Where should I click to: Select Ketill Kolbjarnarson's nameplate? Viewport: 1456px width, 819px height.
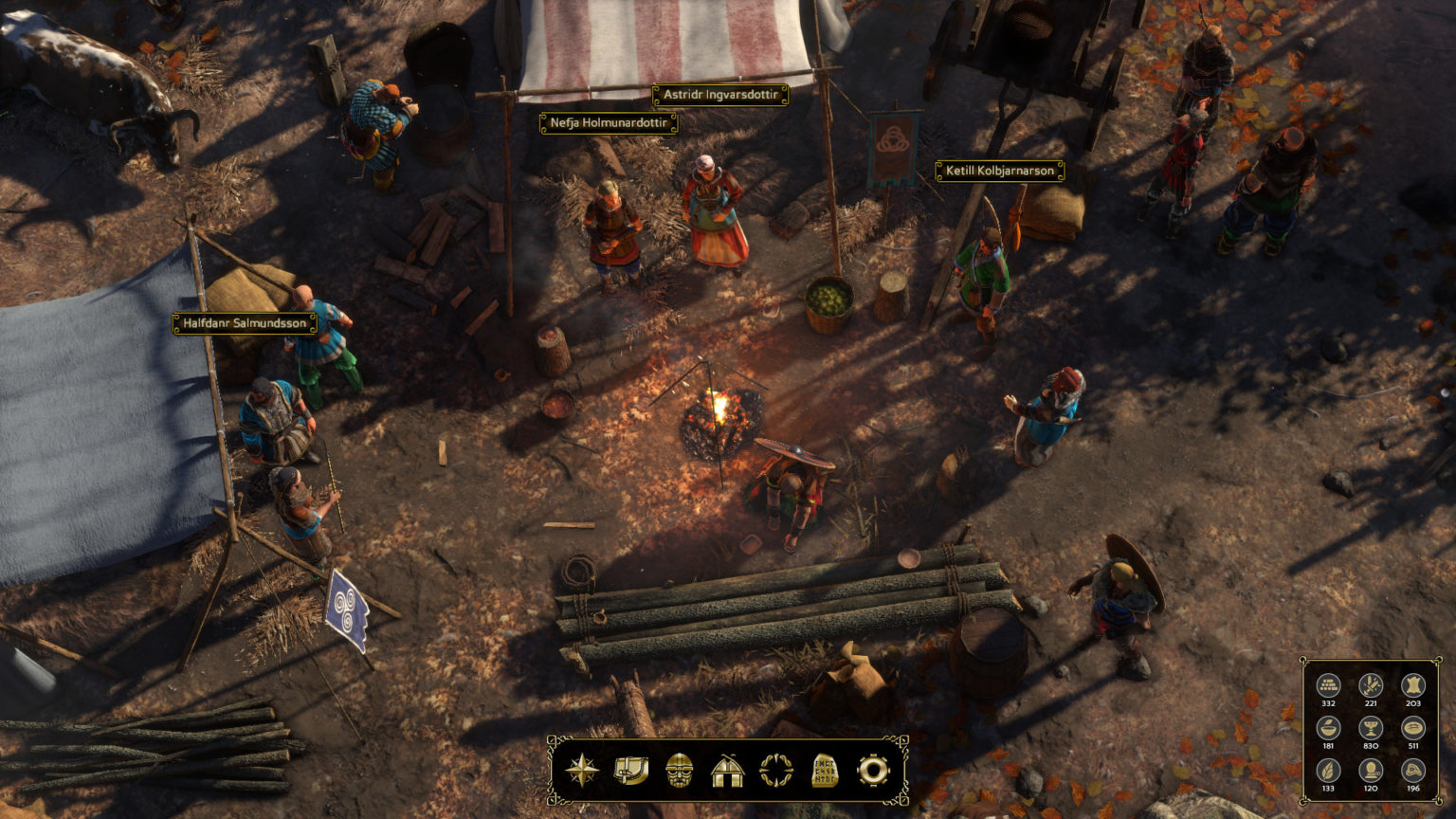point(999,172)
